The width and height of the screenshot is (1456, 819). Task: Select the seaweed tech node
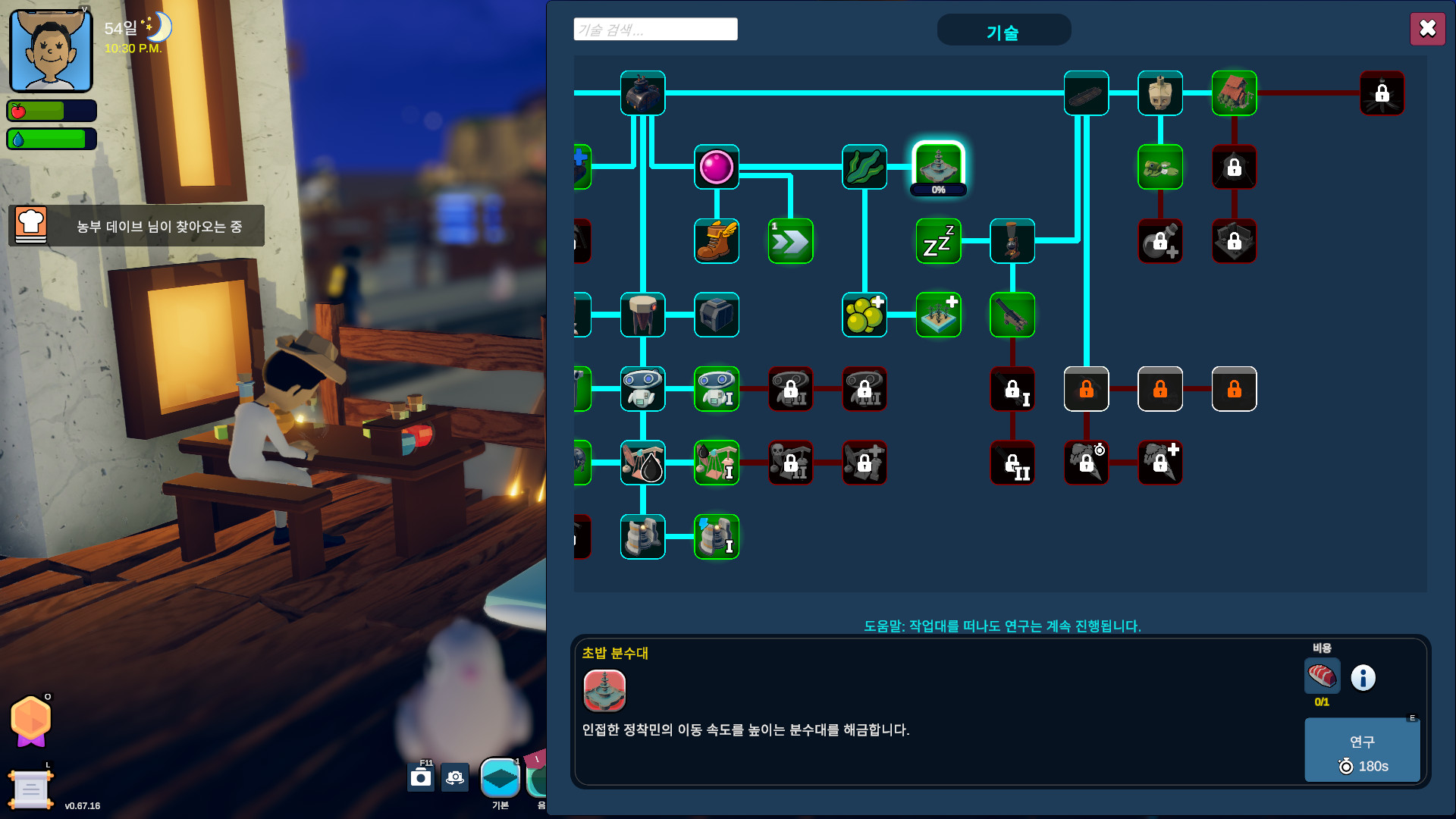pyautogui.click(x=864, y=167)
